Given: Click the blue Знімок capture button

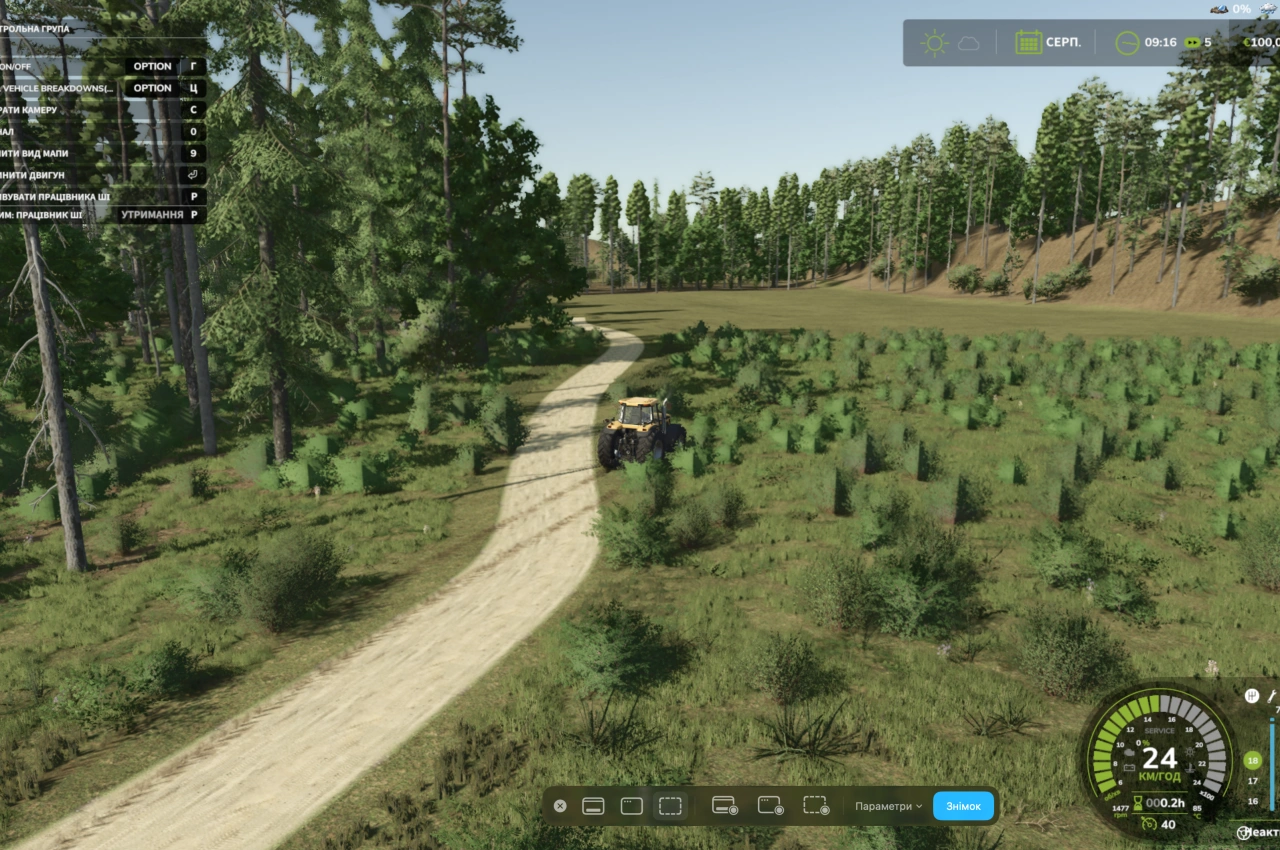Looking at the screenshot, I should tap(963, 806).
